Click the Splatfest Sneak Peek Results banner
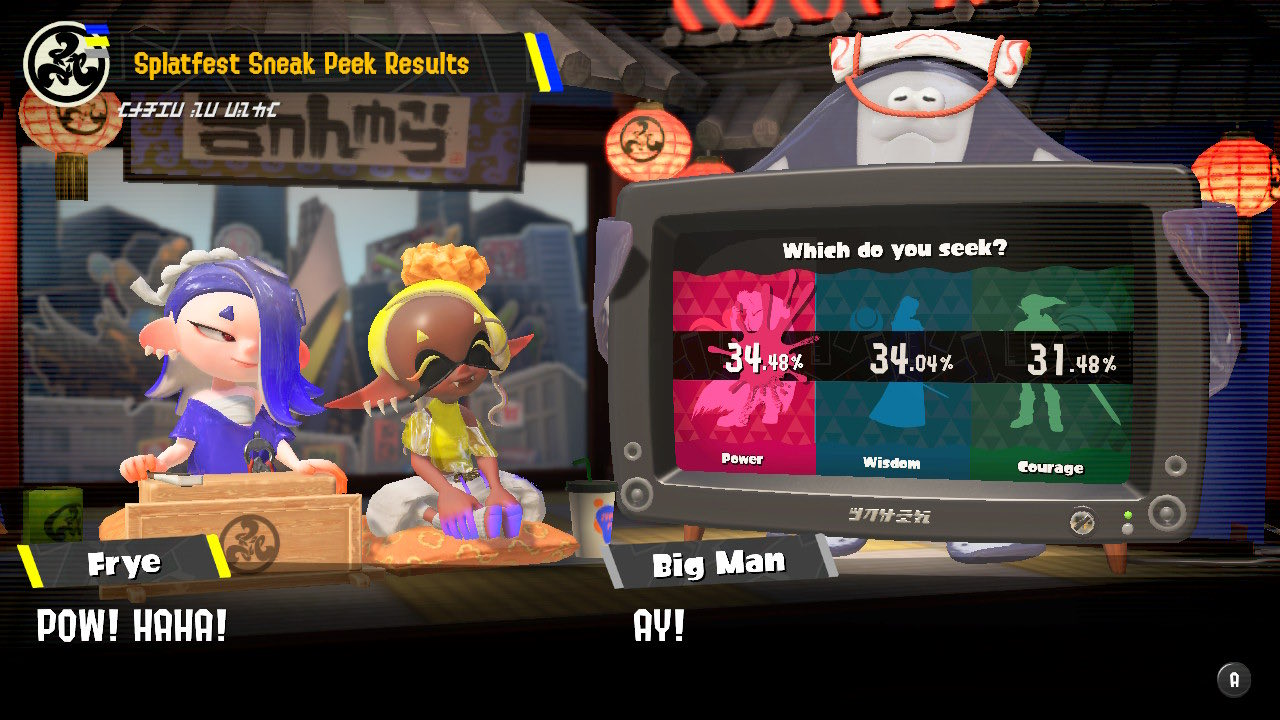The image size is (1280, 720). click(x=300, y=62)
